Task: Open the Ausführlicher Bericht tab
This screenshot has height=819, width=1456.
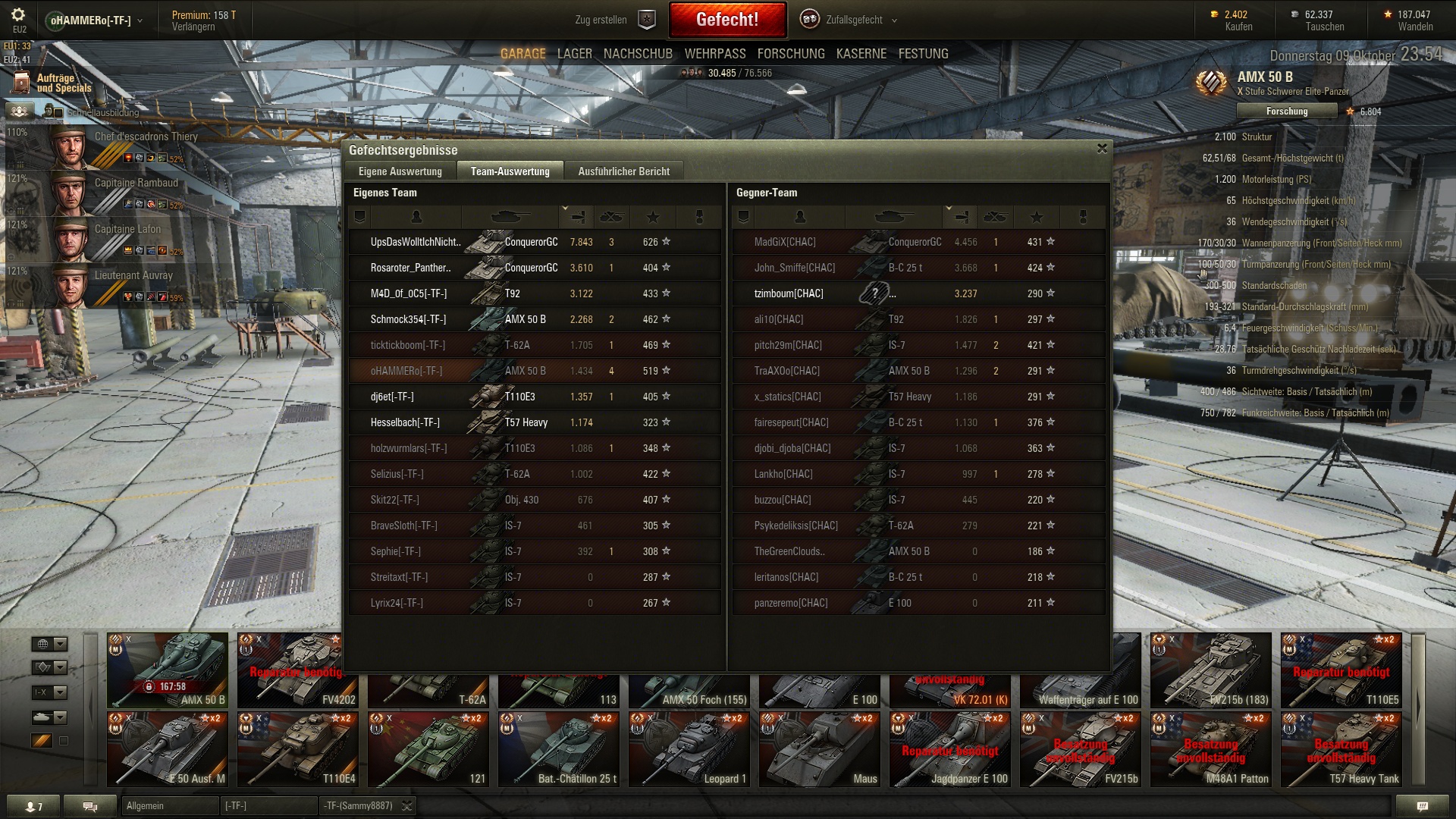Action: [623, 171]
